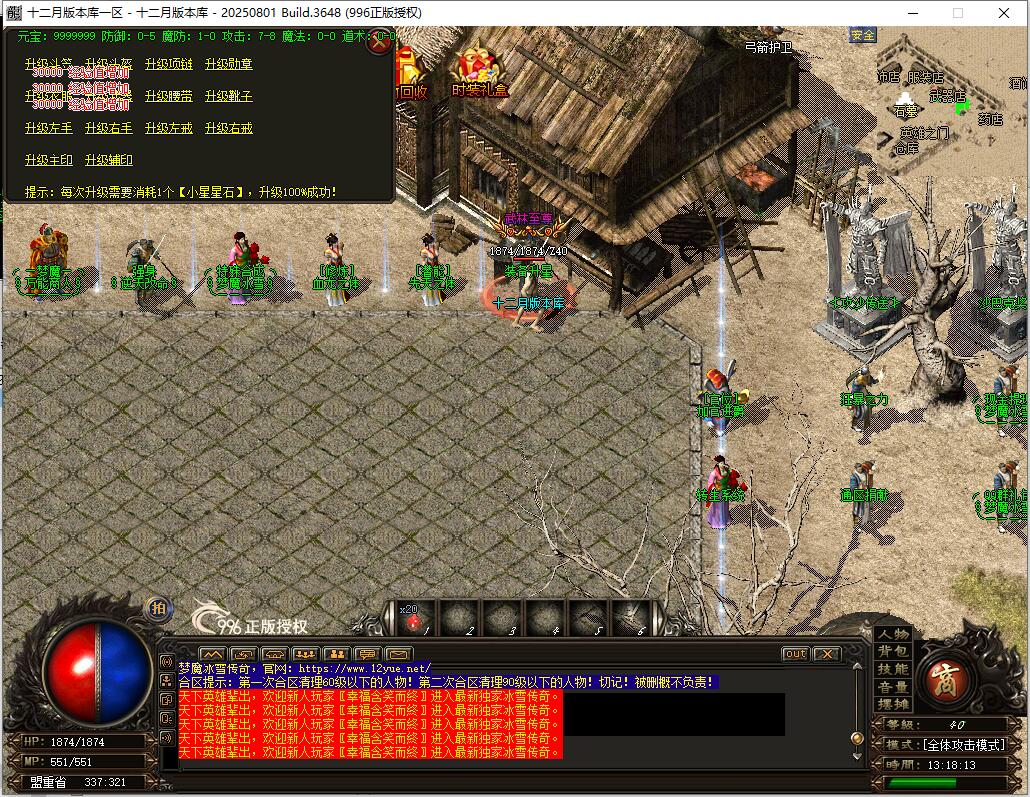Open the 人物 character panel
Screen dimensions: 1030x797
coord(893,634)
